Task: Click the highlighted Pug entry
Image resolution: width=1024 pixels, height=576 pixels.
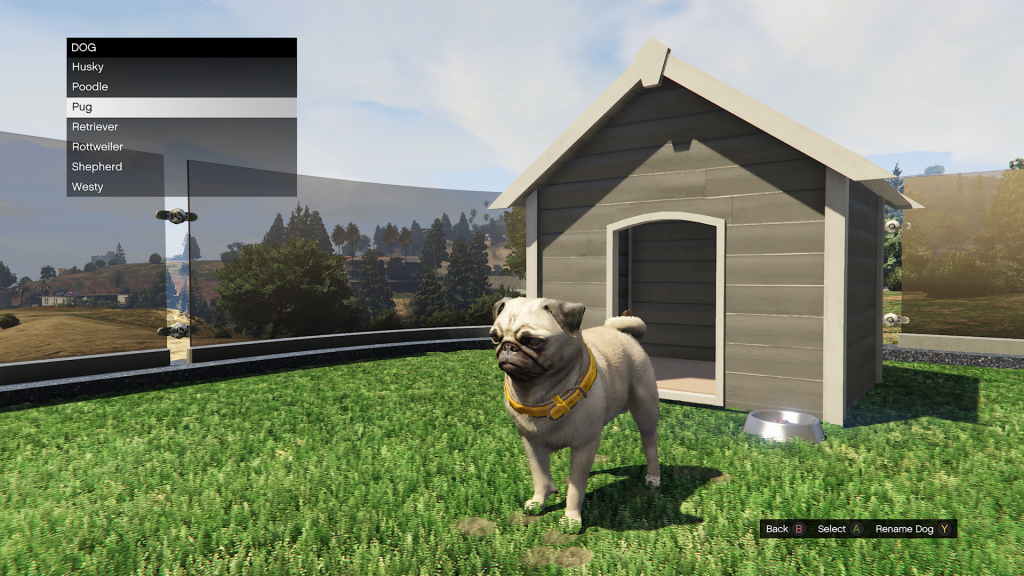Action: pos(181,107)
